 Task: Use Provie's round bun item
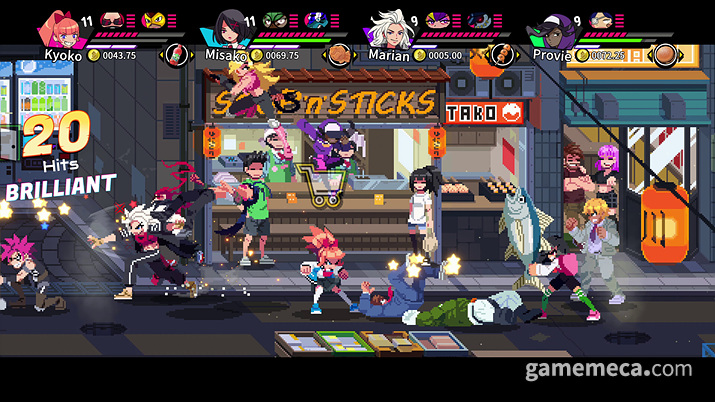(x=664, y=54)
